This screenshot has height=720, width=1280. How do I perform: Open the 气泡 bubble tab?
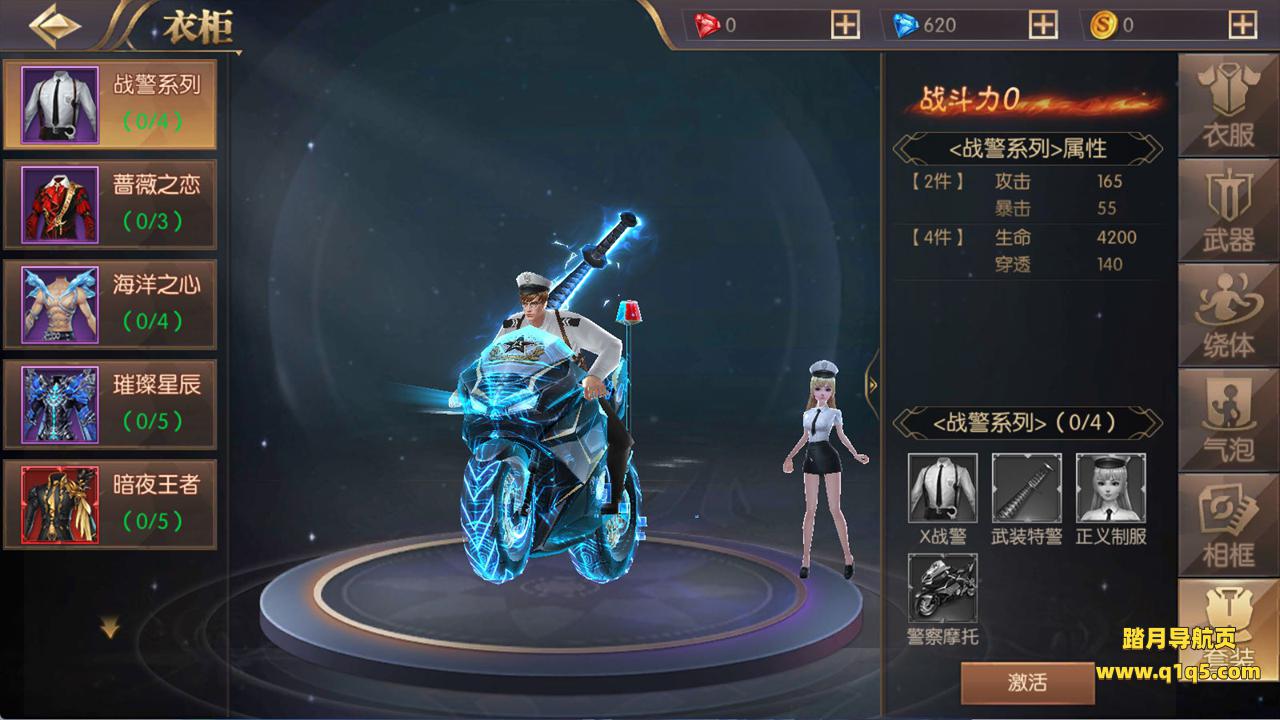point(1228,420)
